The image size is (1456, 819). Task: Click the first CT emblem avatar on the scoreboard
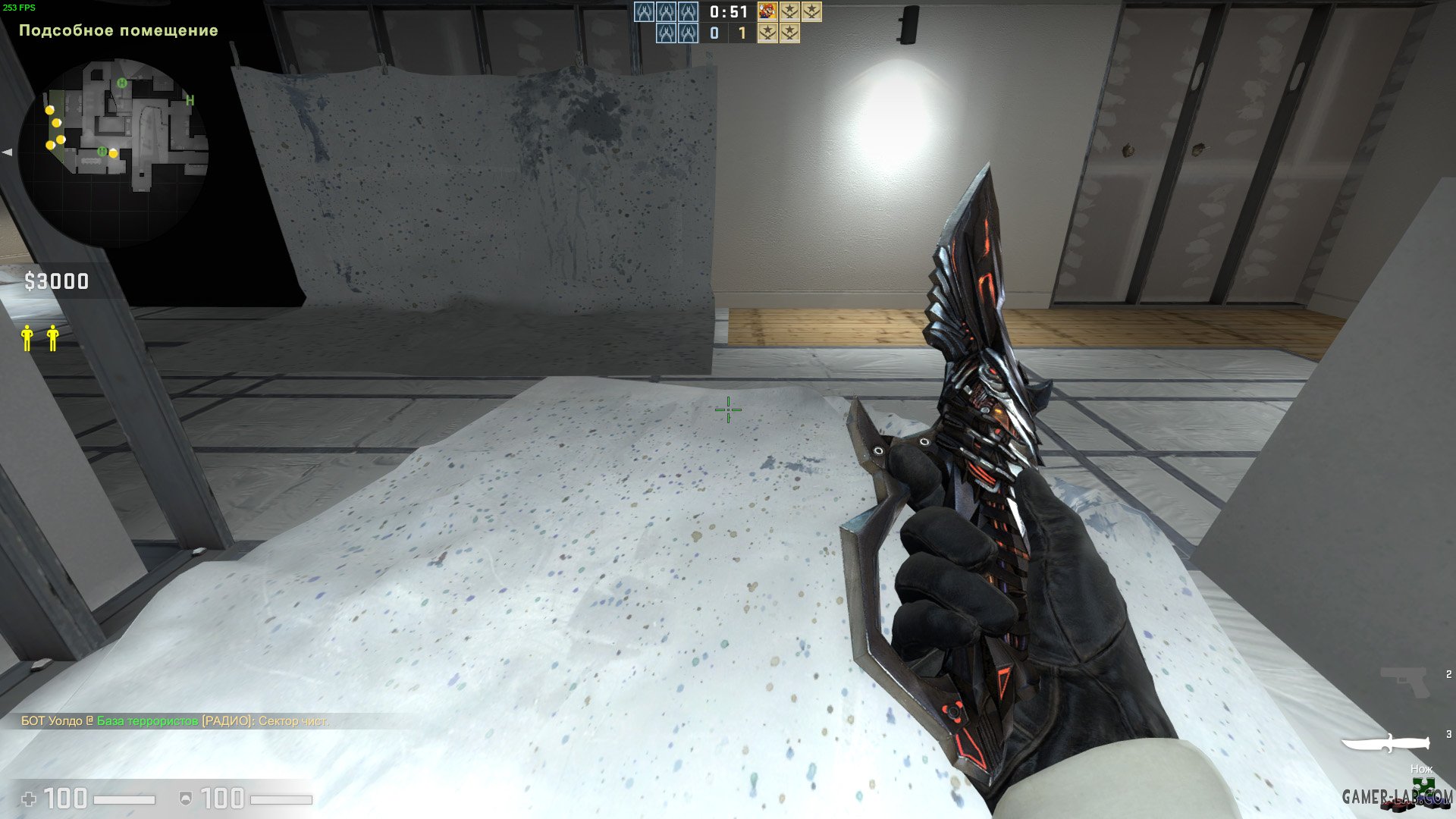click(x=645, y=13)
